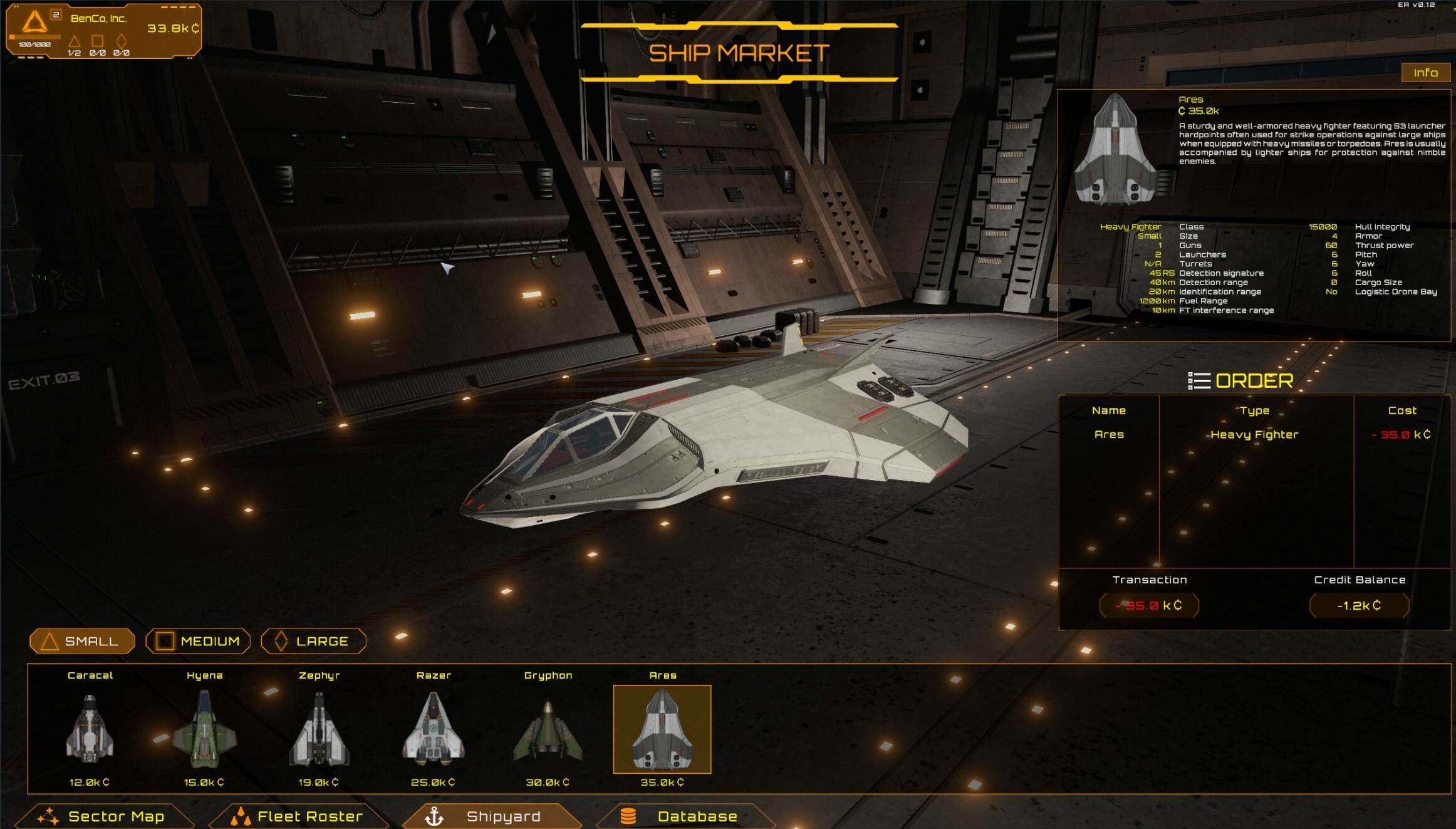Open the Sector Map star icon
This screenshot has width=1456, height=829.
point(48,816)
